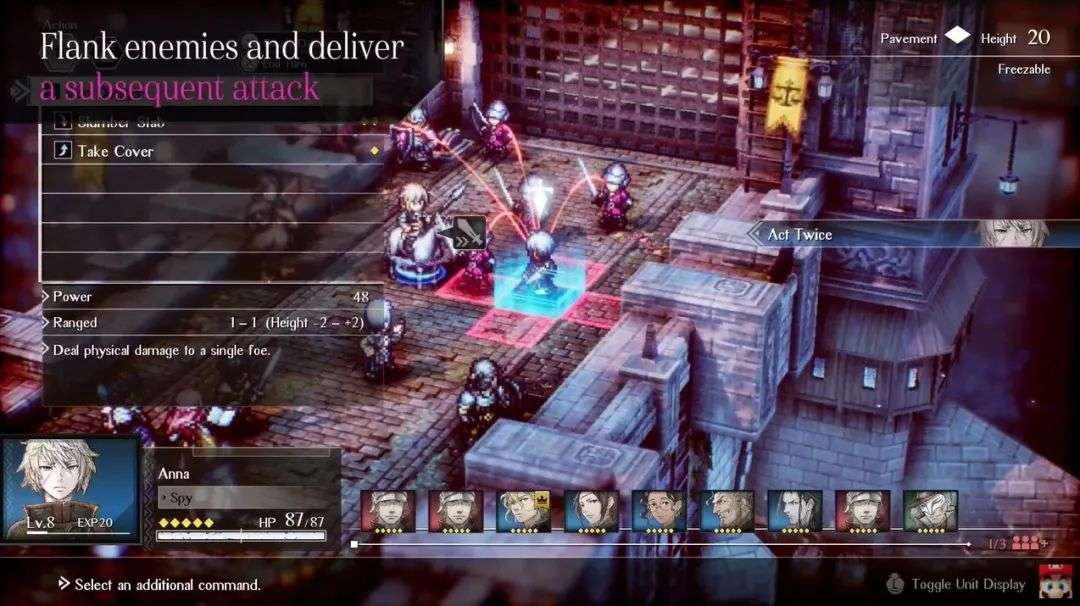The height and width of the screenshot is (606, 1080).
Task: Click Anna's character portrait
Action: [x=70, y=490]
